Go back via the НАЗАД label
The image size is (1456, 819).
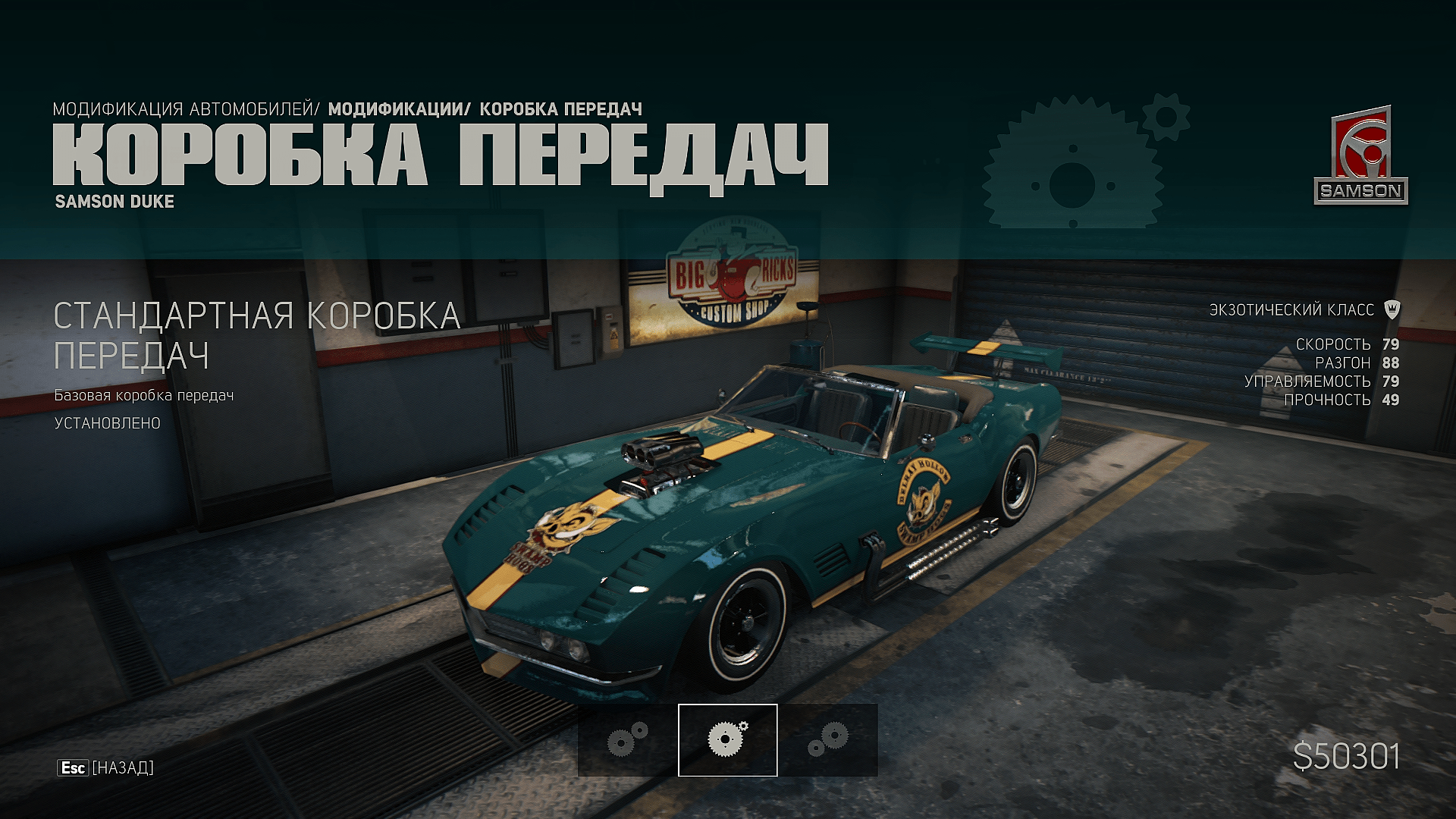point(122,768)
